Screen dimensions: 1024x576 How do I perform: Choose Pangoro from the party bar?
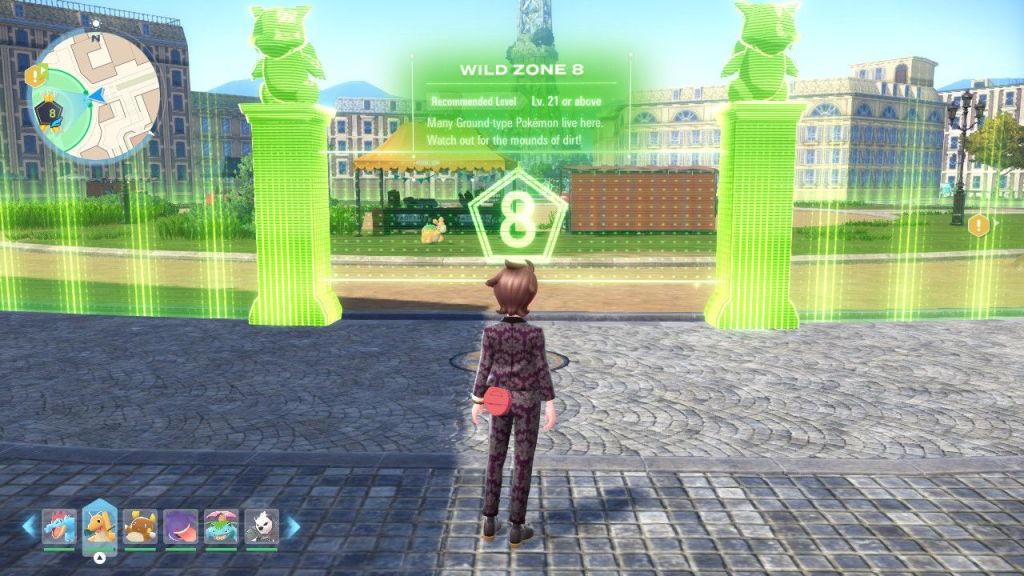pos(261,526)
